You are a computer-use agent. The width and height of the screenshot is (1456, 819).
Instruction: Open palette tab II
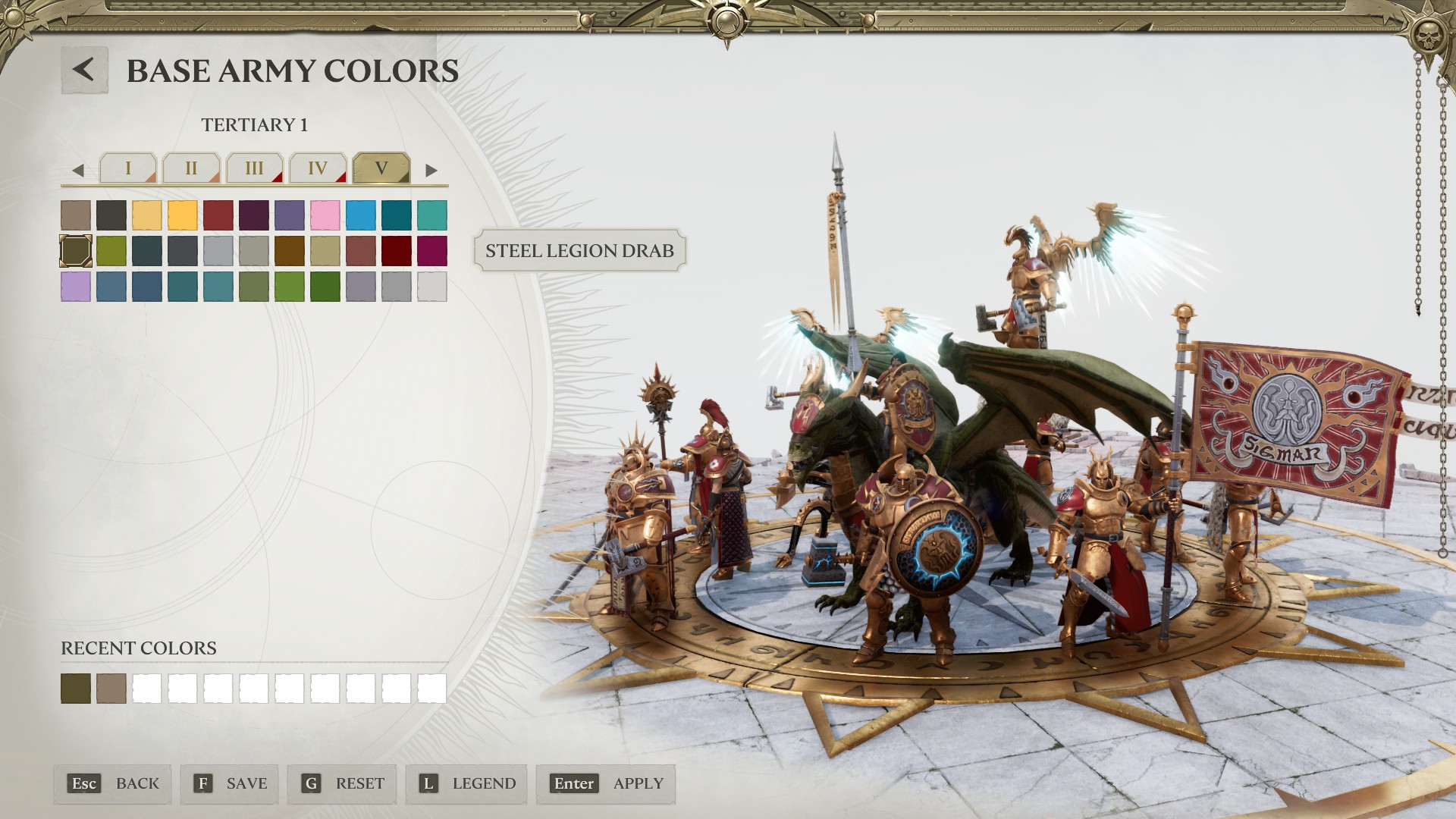(191, 168)
